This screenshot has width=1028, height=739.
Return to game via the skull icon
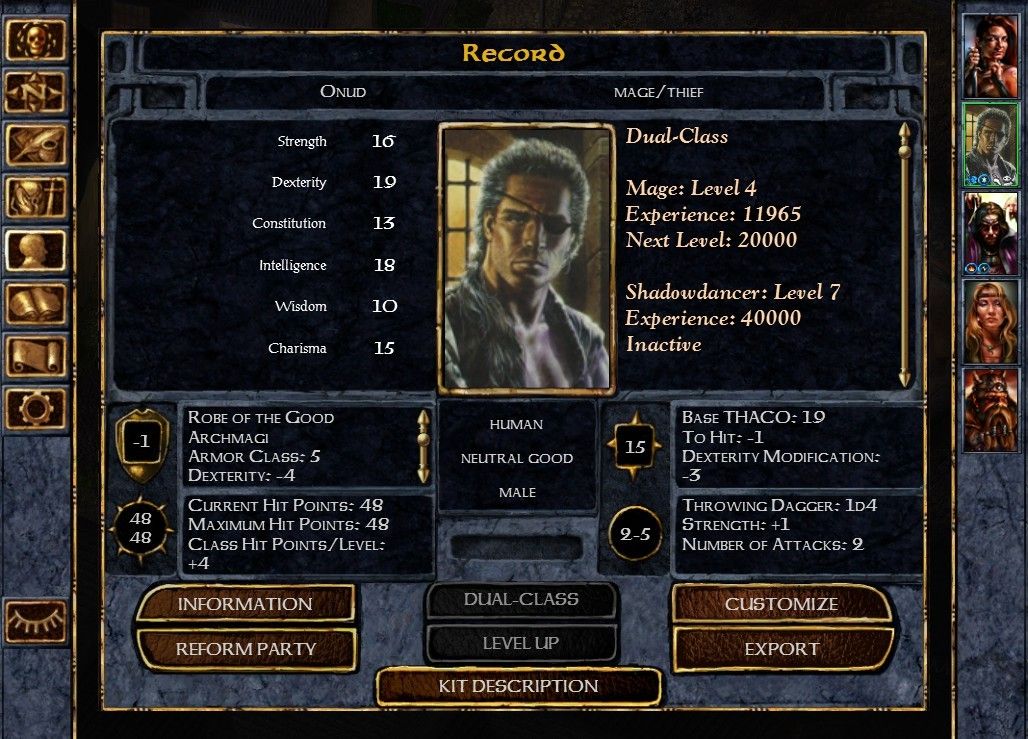(36, 40)
